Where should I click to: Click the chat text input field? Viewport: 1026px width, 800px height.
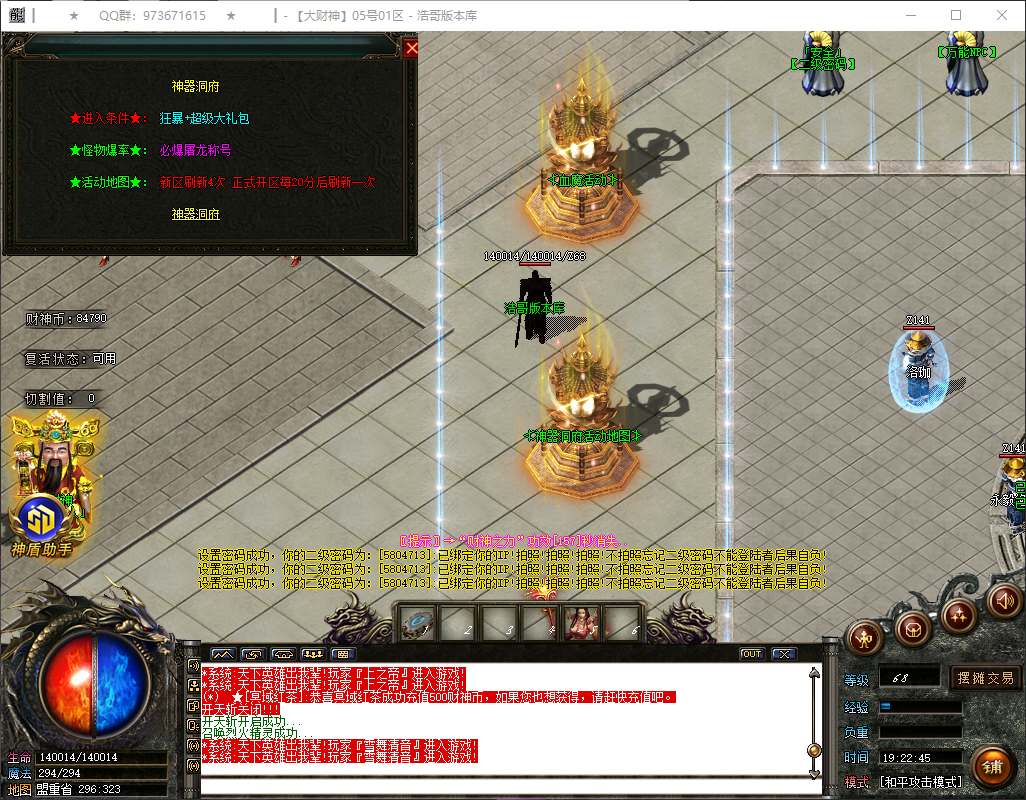[x=500, y=786]
